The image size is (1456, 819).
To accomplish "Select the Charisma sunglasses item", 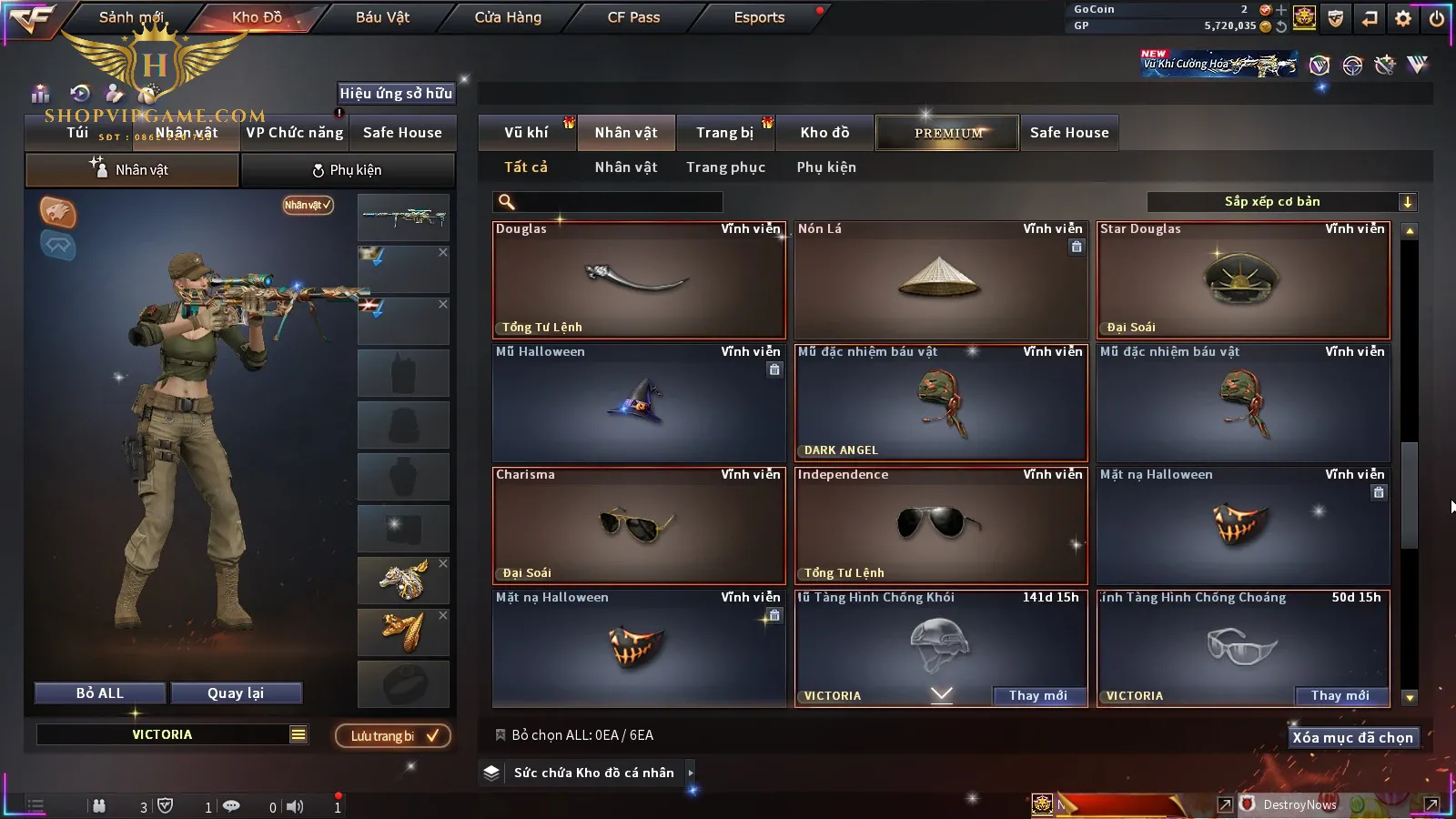I will tap(638, 526).
